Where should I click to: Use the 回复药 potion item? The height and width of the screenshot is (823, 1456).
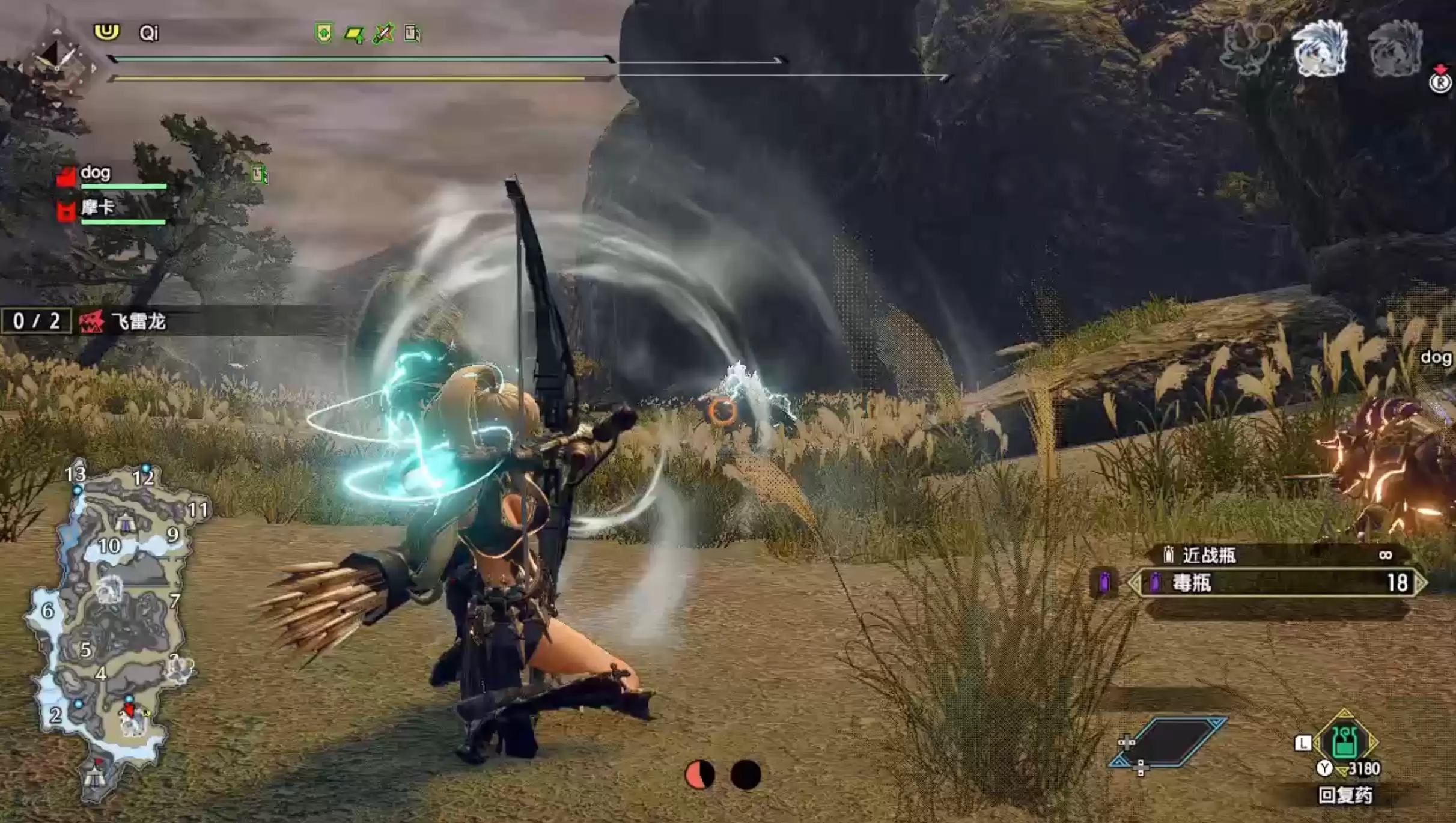pyautogui.click(x=1345, y=743)
